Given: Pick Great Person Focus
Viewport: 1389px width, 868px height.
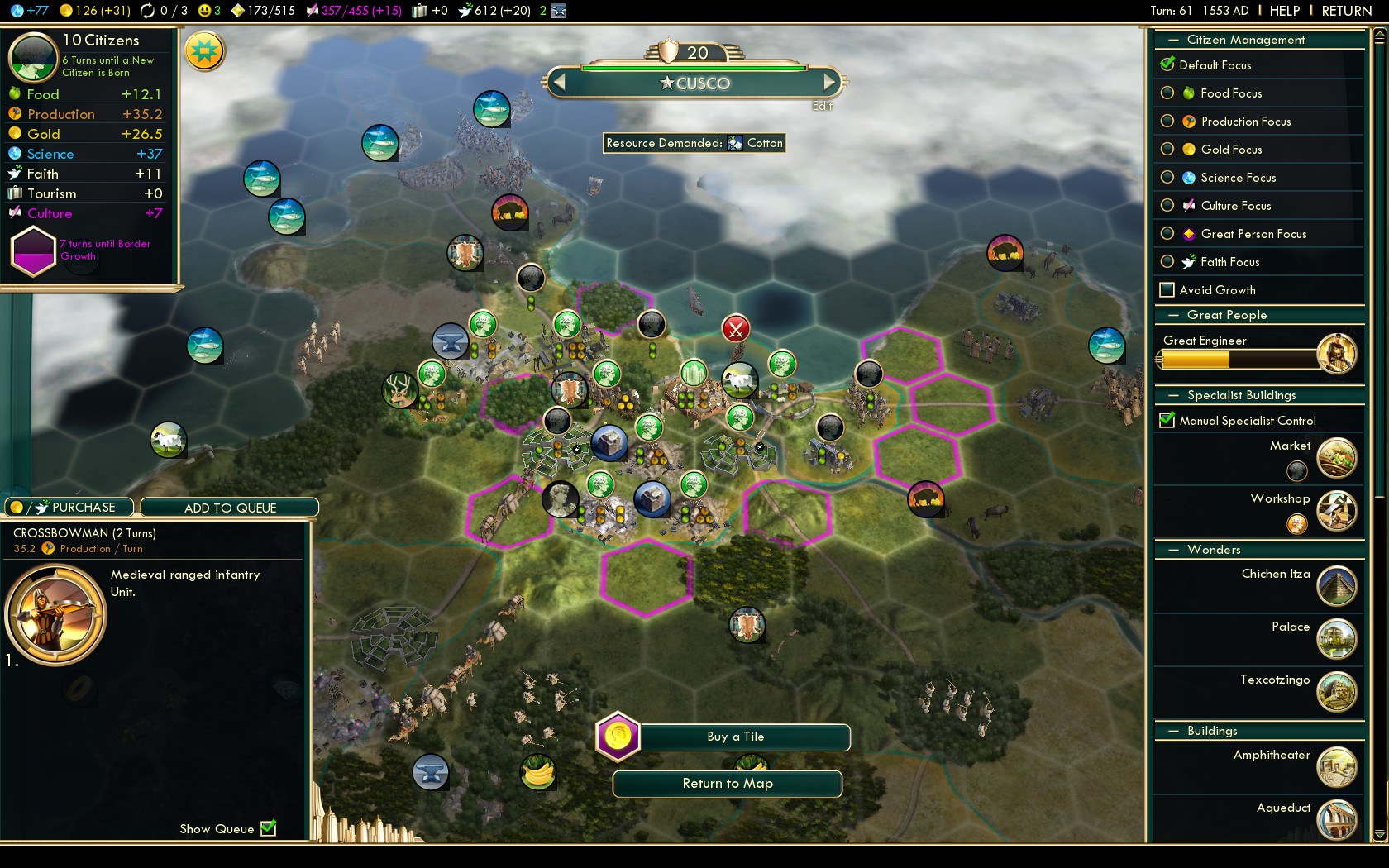Looking at the screenshot, I should pyautogui.click(x=1167, y=234).
